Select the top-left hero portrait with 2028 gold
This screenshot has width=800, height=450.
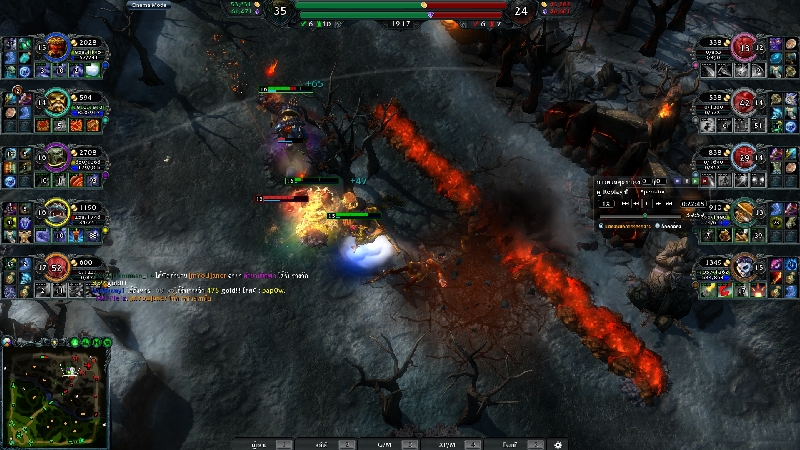click(x=55, y=49)
